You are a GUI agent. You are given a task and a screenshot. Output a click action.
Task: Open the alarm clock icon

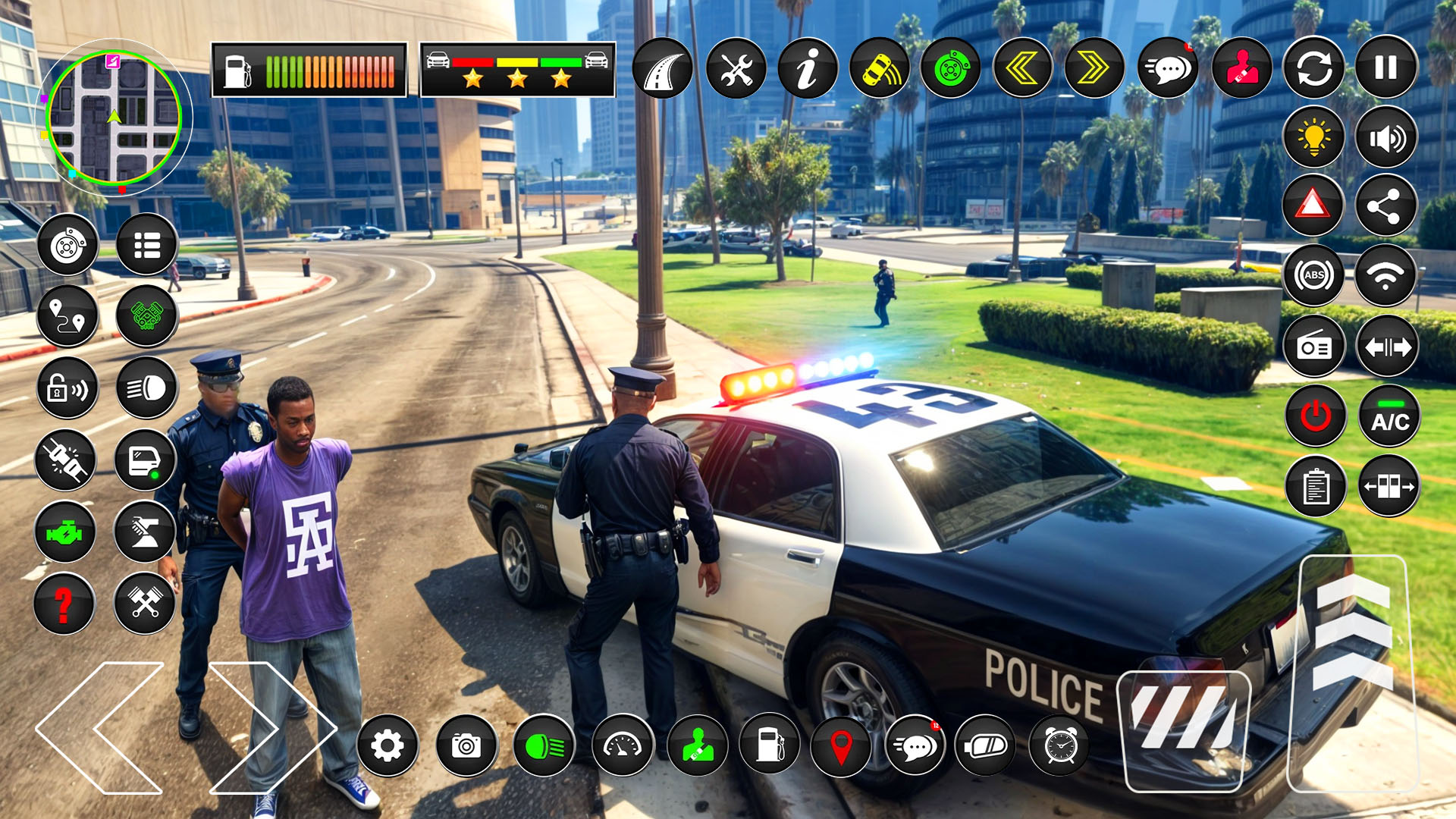pyautogui.click(x=1060, y=746)
